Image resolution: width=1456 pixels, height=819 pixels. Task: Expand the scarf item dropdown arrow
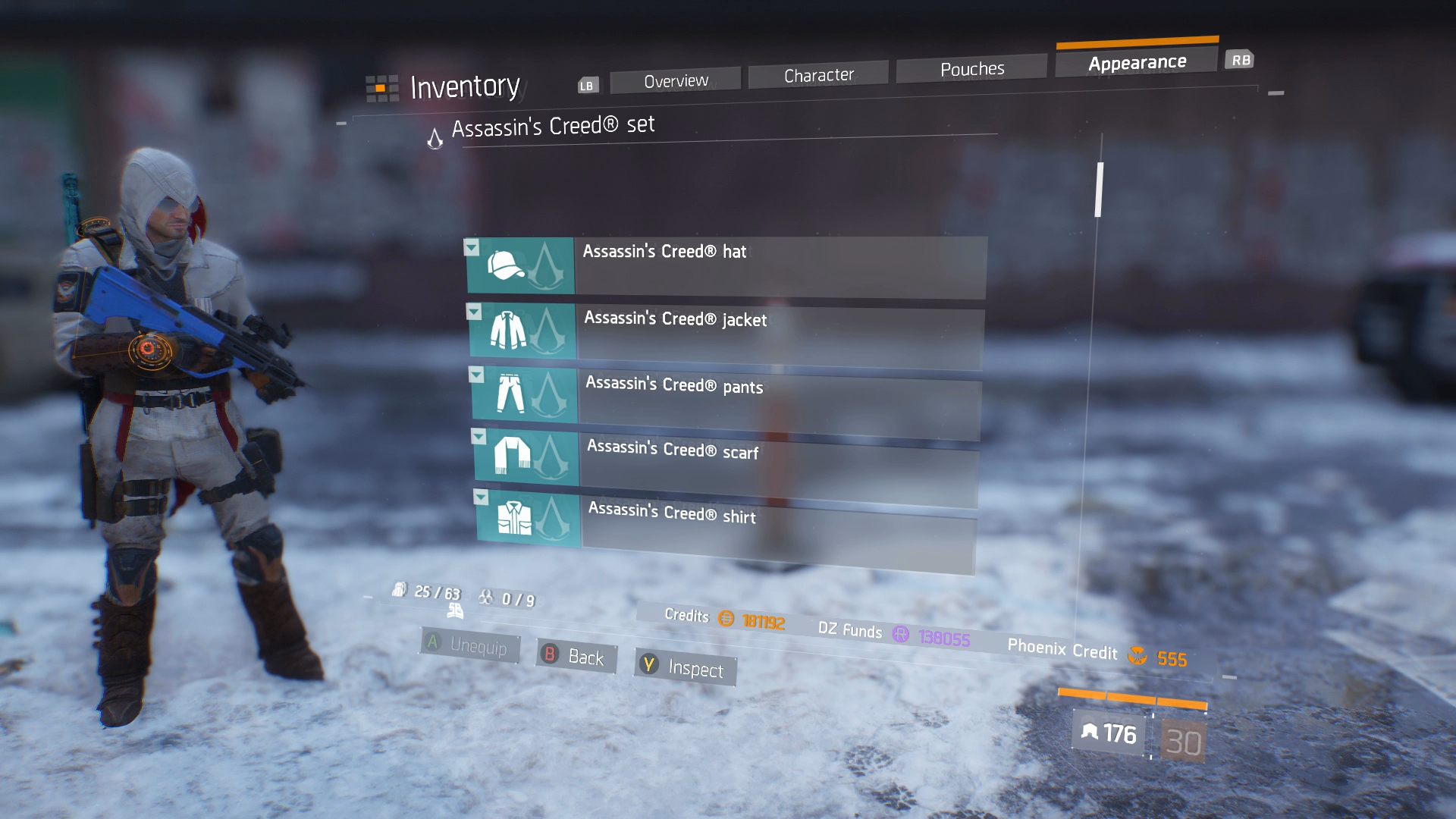click(478, 438)
